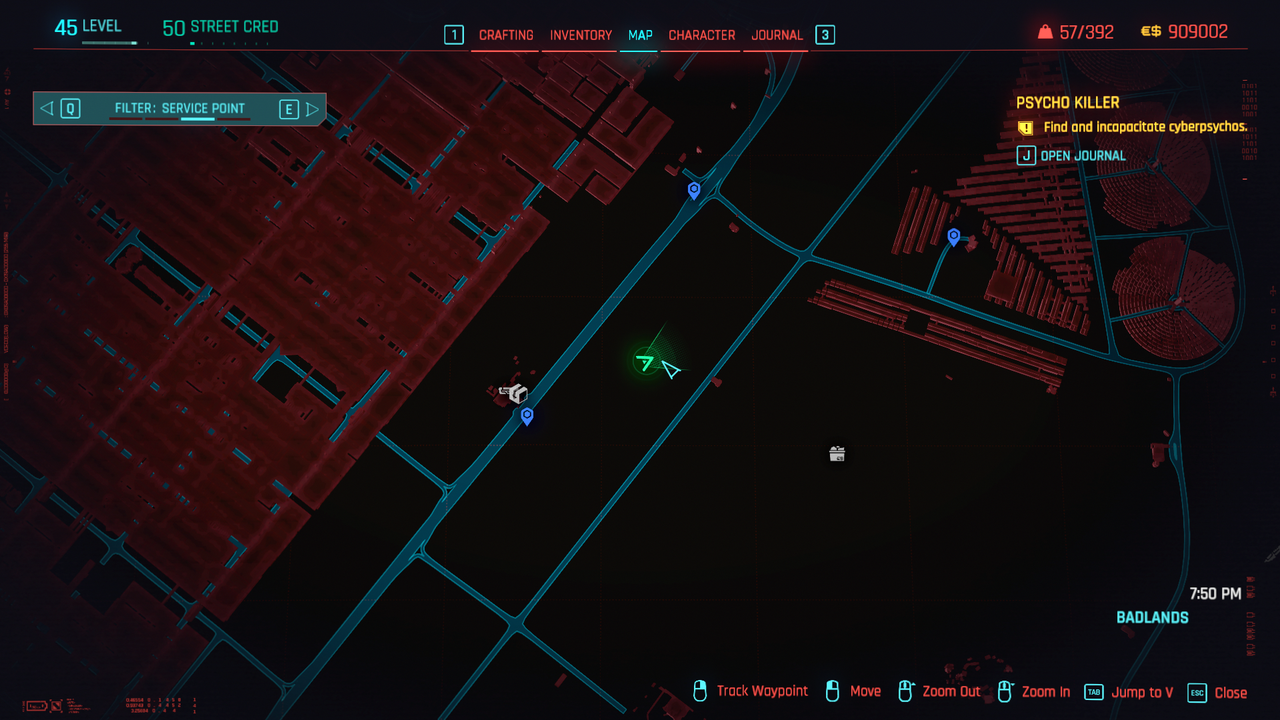Viewport: 1280px width, 720px height.
Task: Select the fast travel pin below the crate marker
Action: tap(527, 416)
